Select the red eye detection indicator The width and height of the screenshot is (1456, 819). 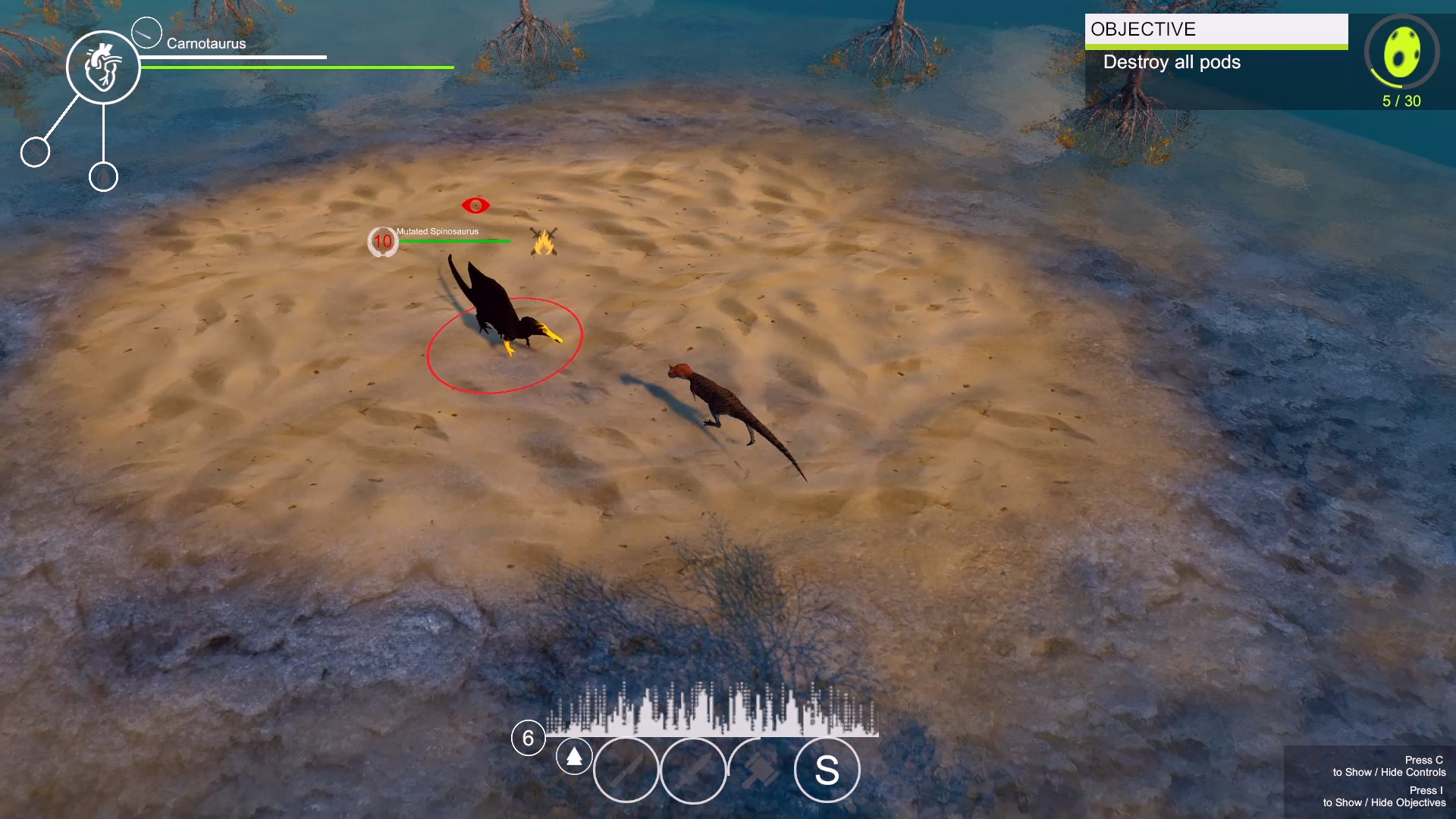click(475, 206)
